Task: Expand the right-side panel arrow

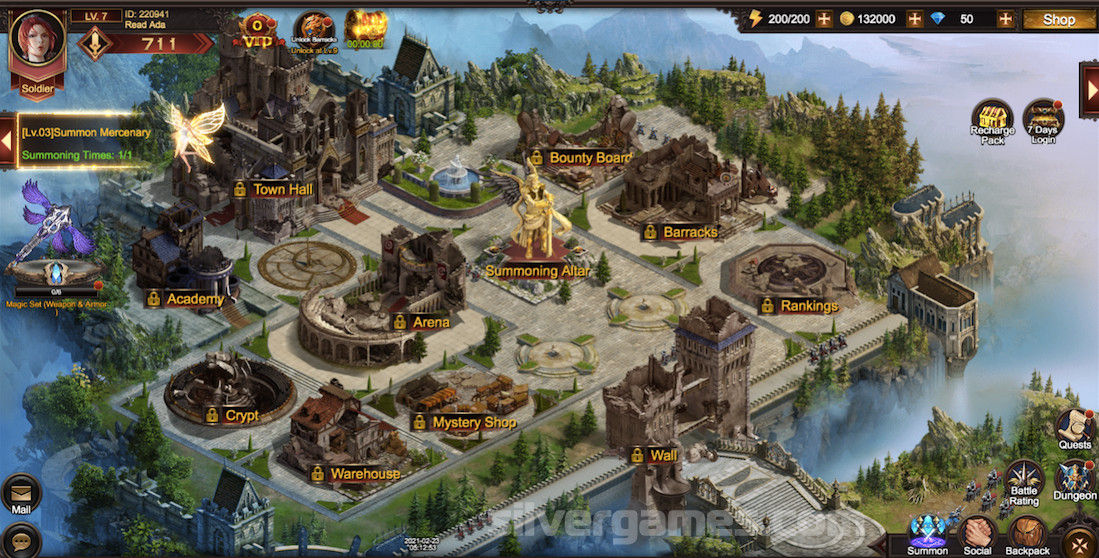Action: 1089,86
